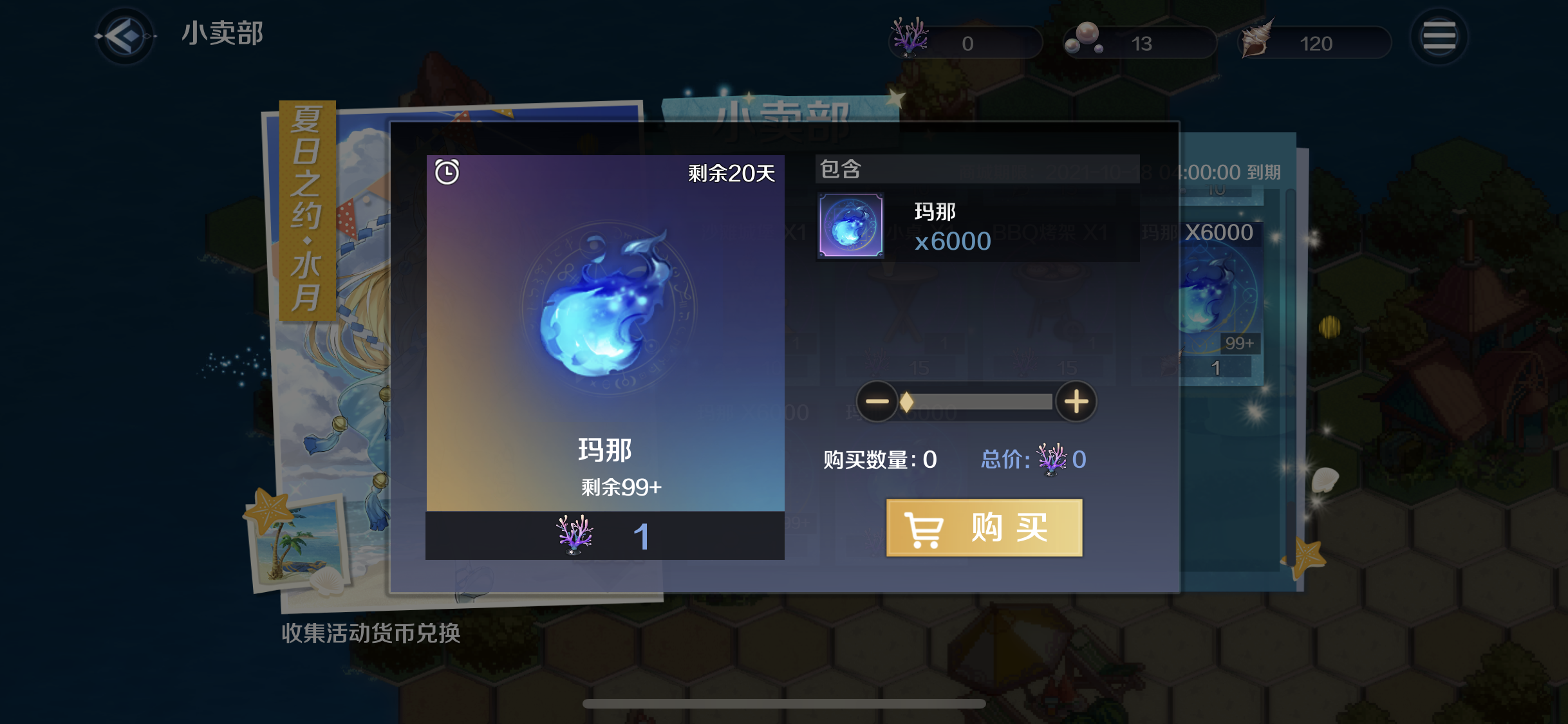Click the 玛那 item thumbnail under 包含

850,227
